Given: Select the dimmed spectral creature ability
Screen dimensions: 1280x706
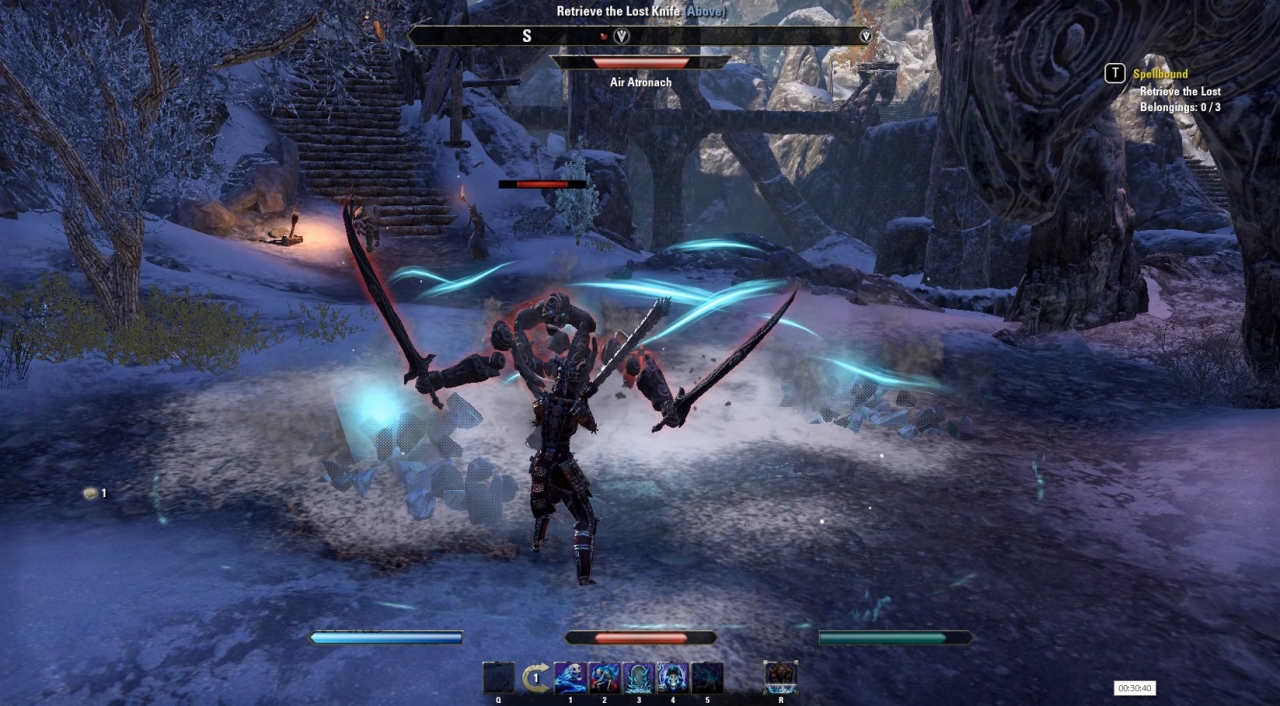Looking at the screenshot, I should tap(706, 677).
